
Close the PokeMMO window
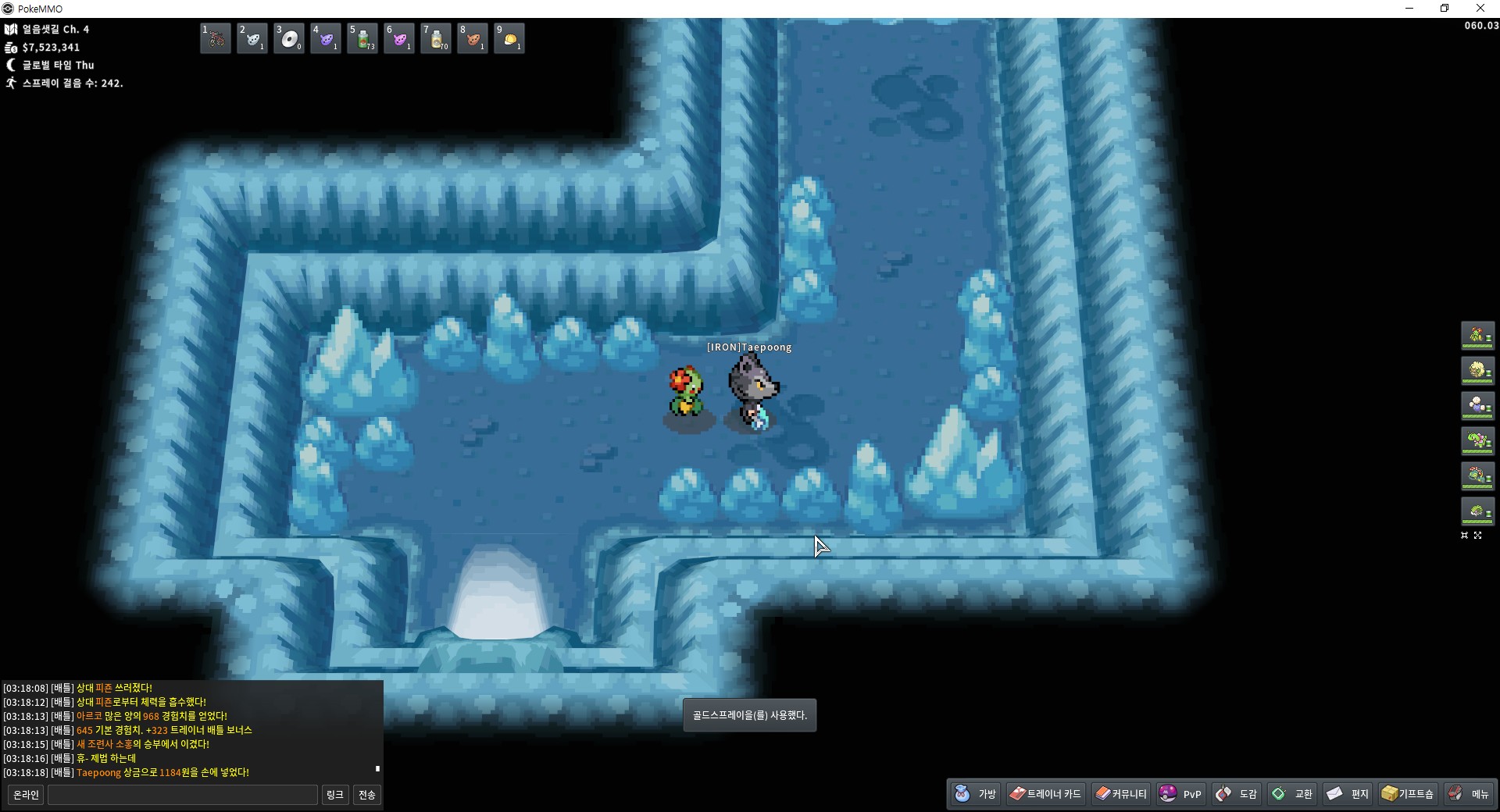coord(1480,9)
